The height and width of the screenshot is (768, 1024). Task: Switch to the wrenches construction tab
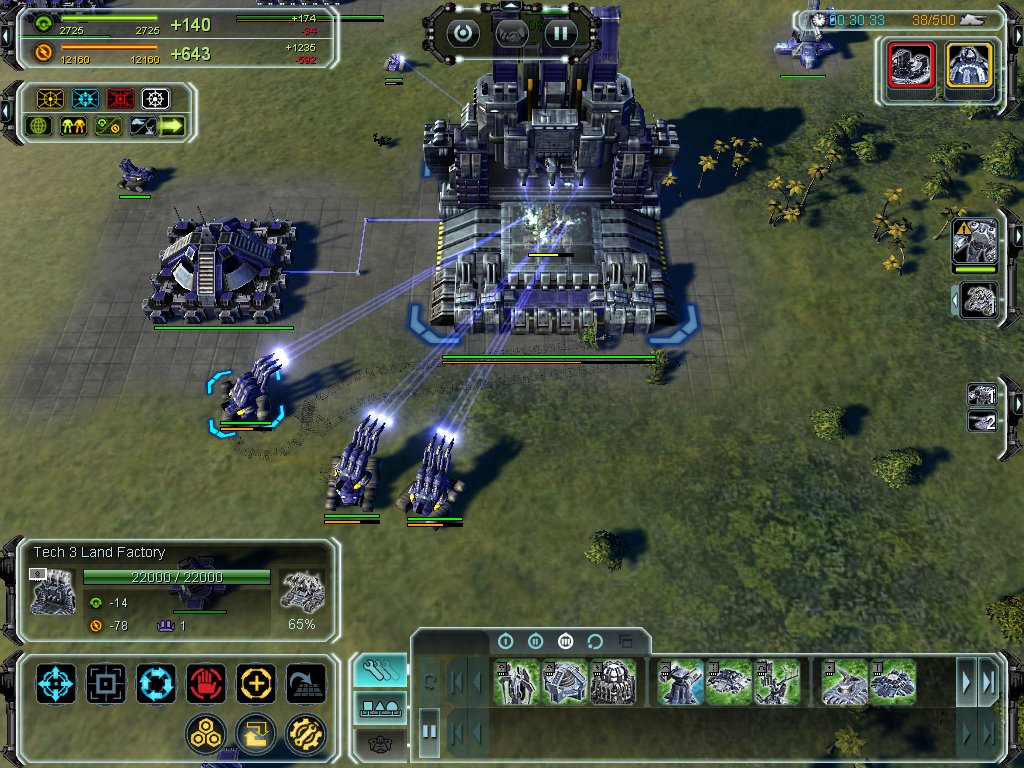pos(380,670)
